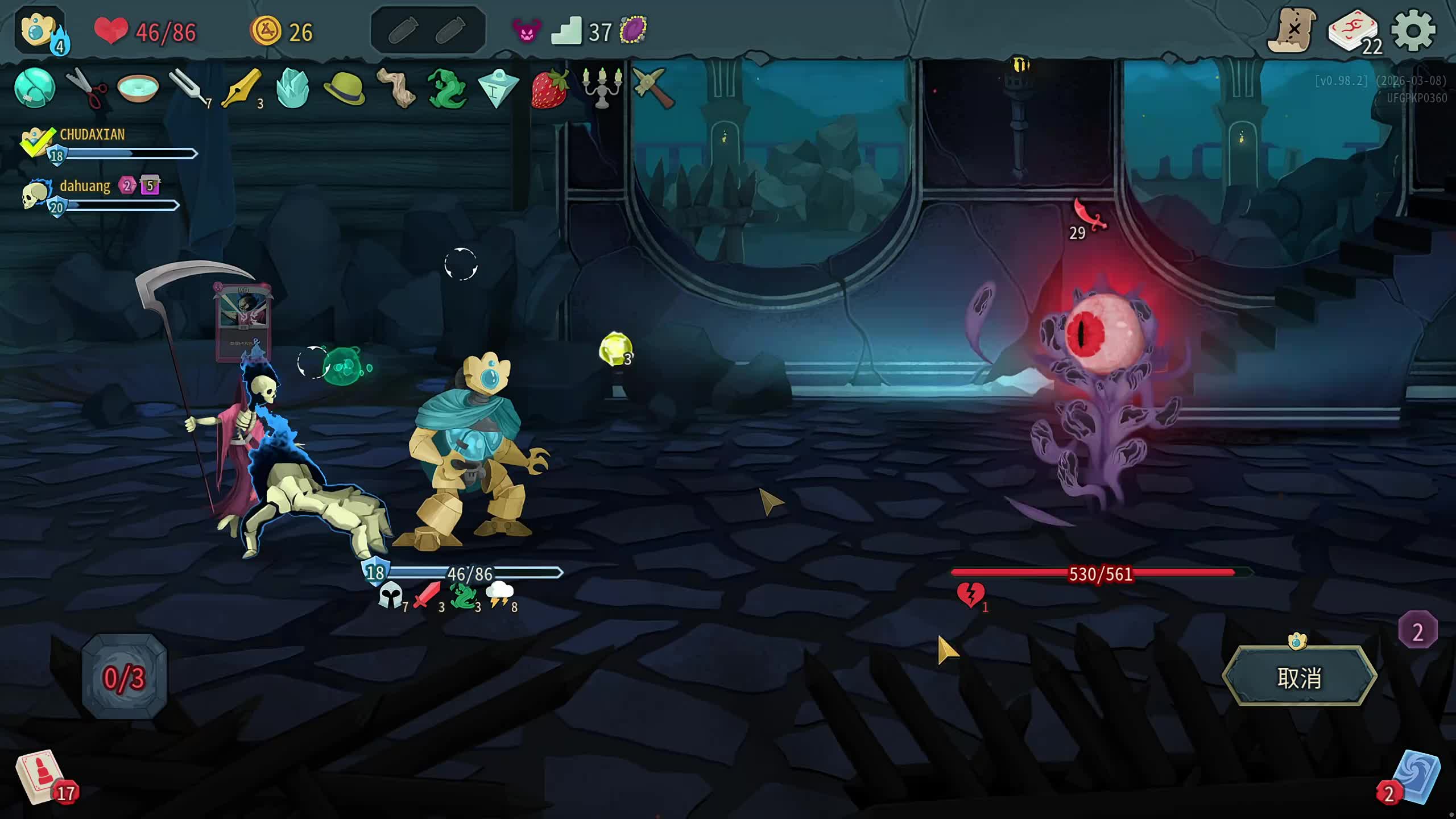Image resolution: width=1456 pixels, height=819 pixels.
Task: Open the settings gear menu
Action: coord(1413,31)
